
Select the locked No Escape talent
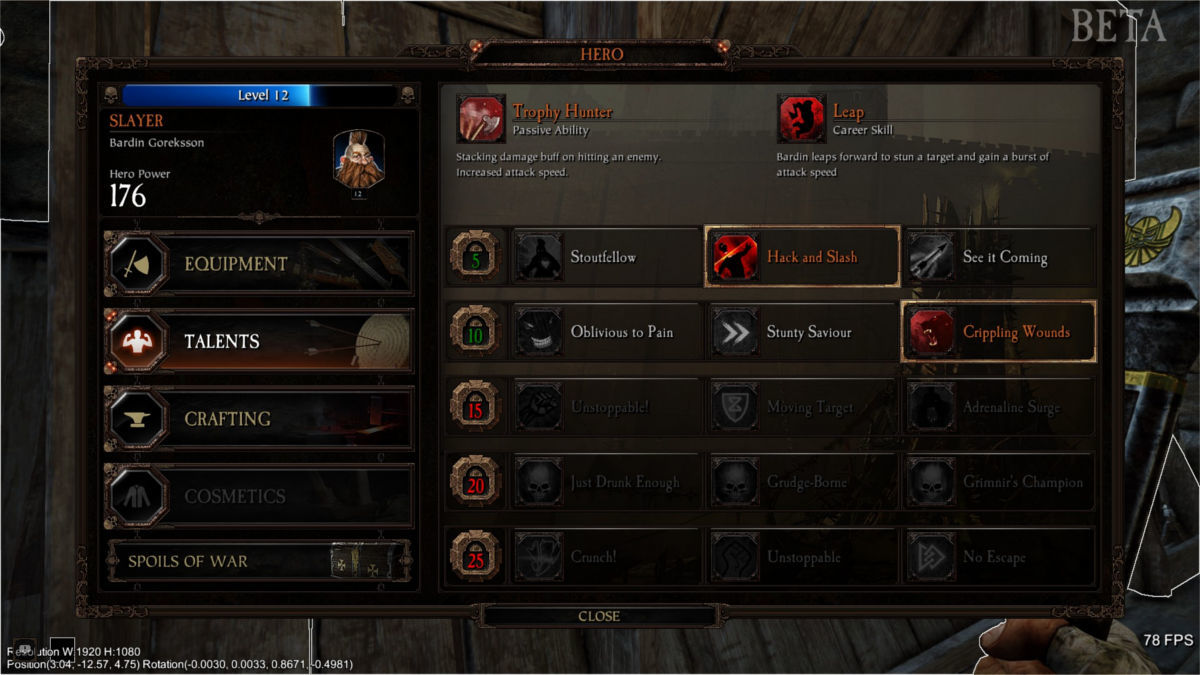click(x=998, y=557)
